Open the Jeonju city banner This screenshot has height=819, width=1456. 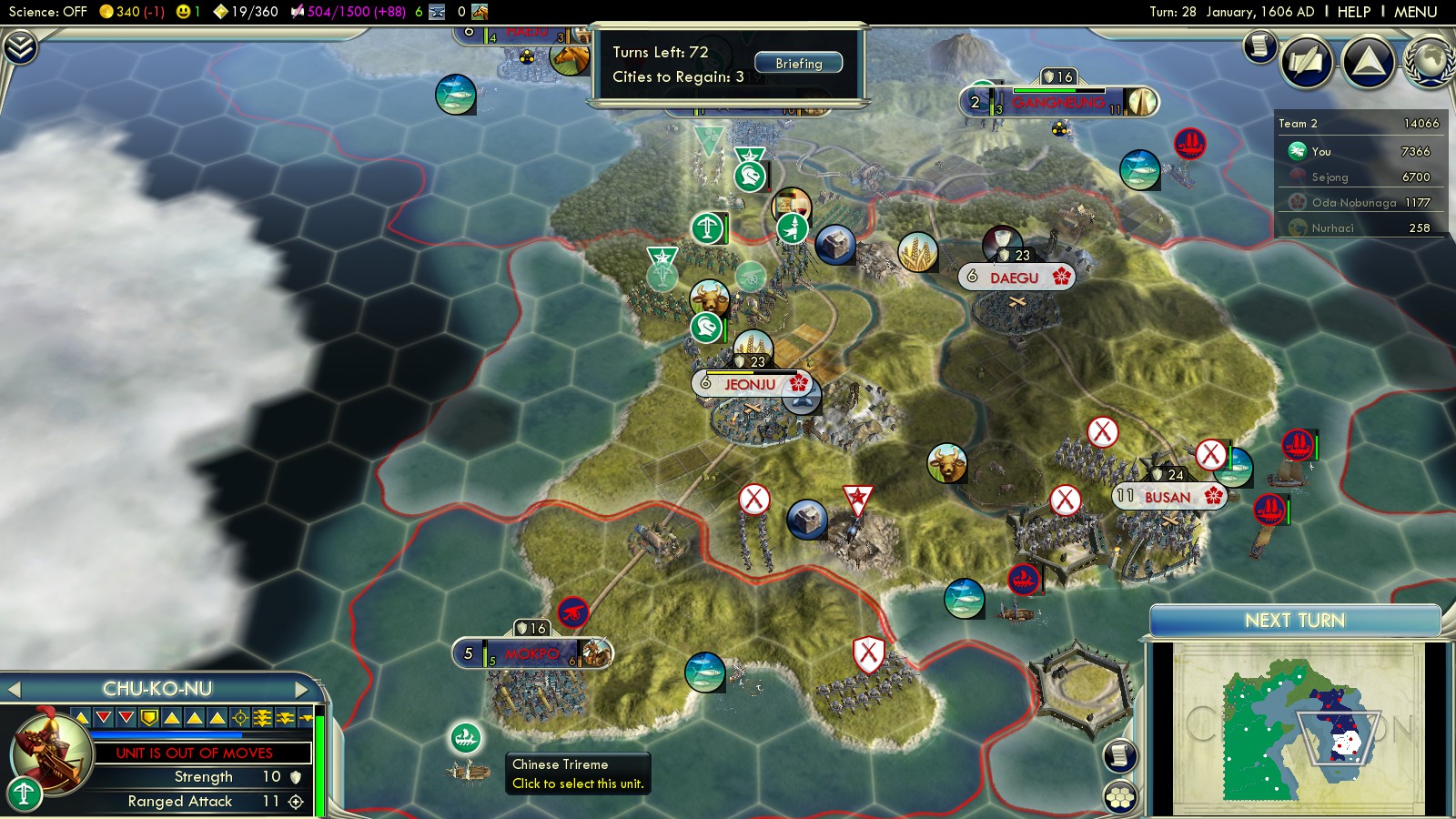tap(750, 384)
